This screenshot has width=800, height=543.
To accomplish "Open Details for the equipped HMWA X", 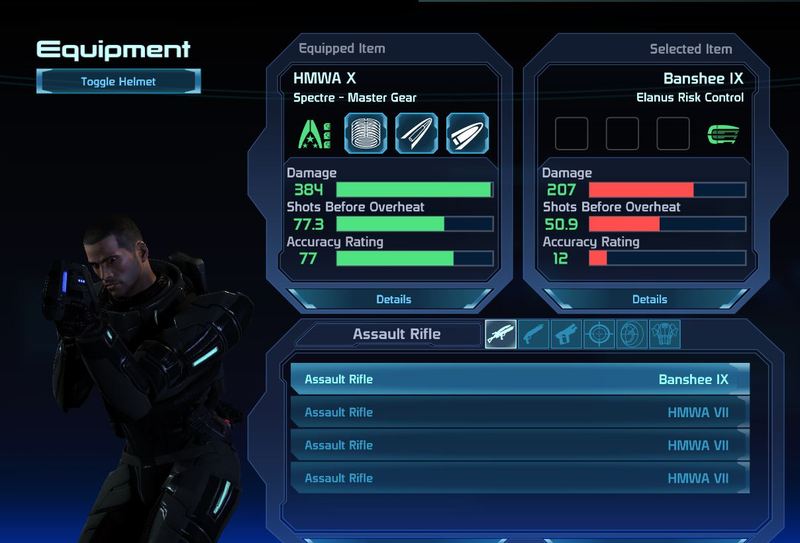I will [x=393, y=299].
